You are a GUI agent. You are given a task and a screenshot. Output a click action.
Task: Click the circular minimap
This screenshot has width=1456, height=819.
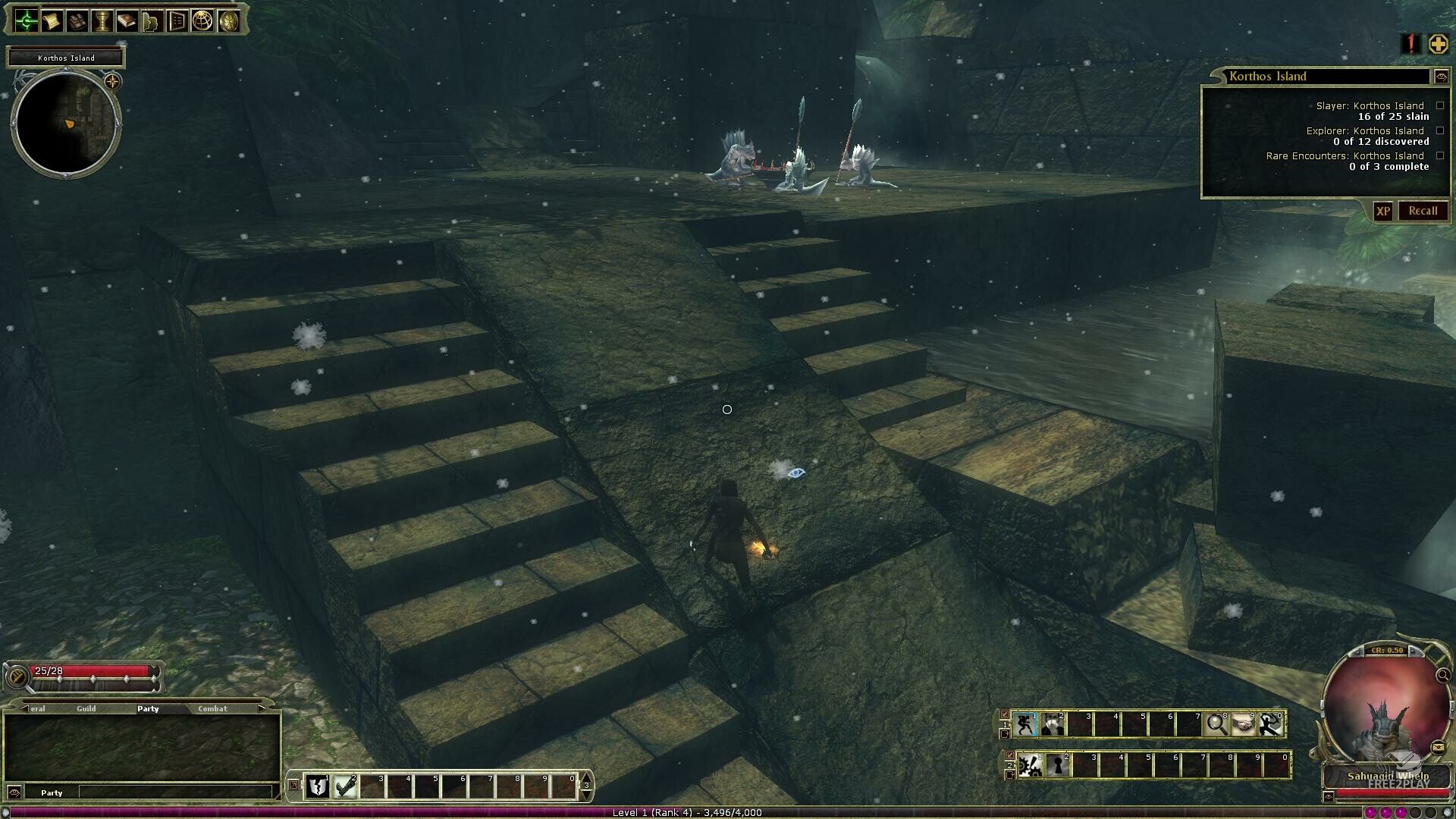click(x=66, y=123)
